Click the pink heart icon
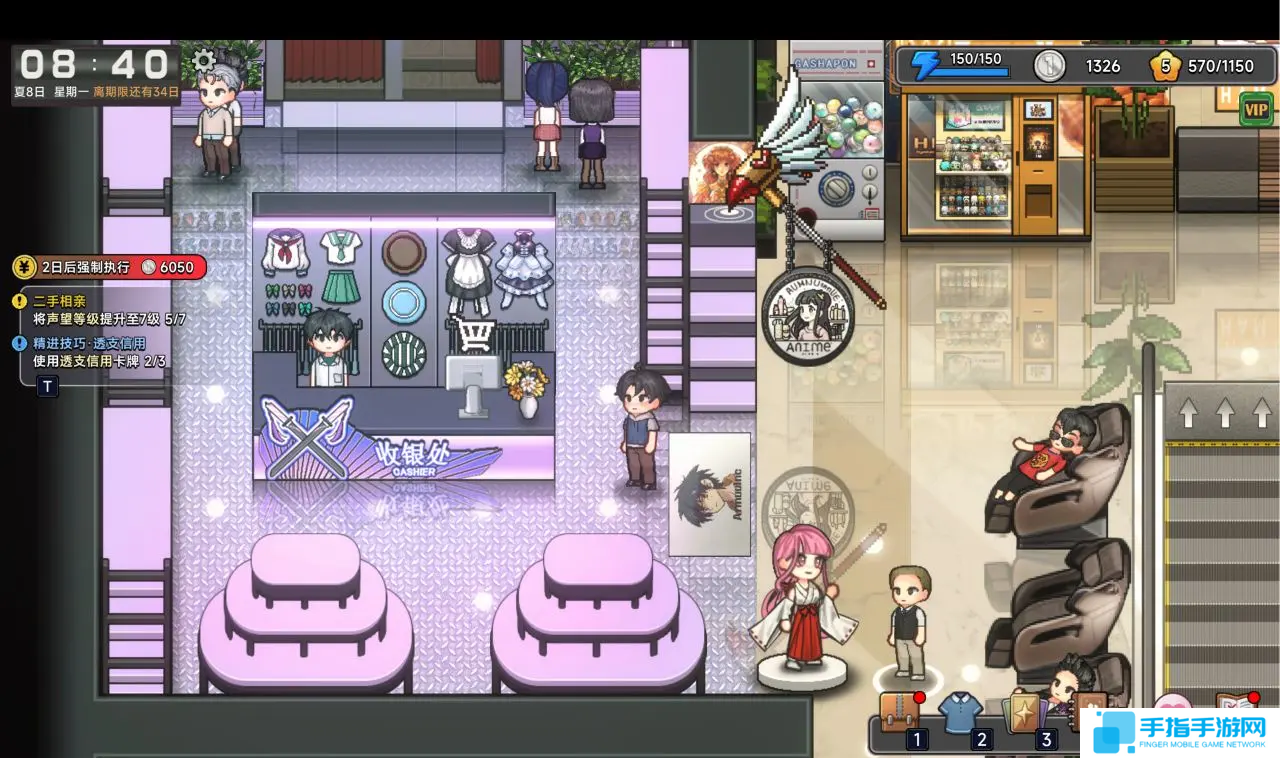The height and width of the screenshot is (758, 1280). pyautogui.click(x=1172, y=706)
